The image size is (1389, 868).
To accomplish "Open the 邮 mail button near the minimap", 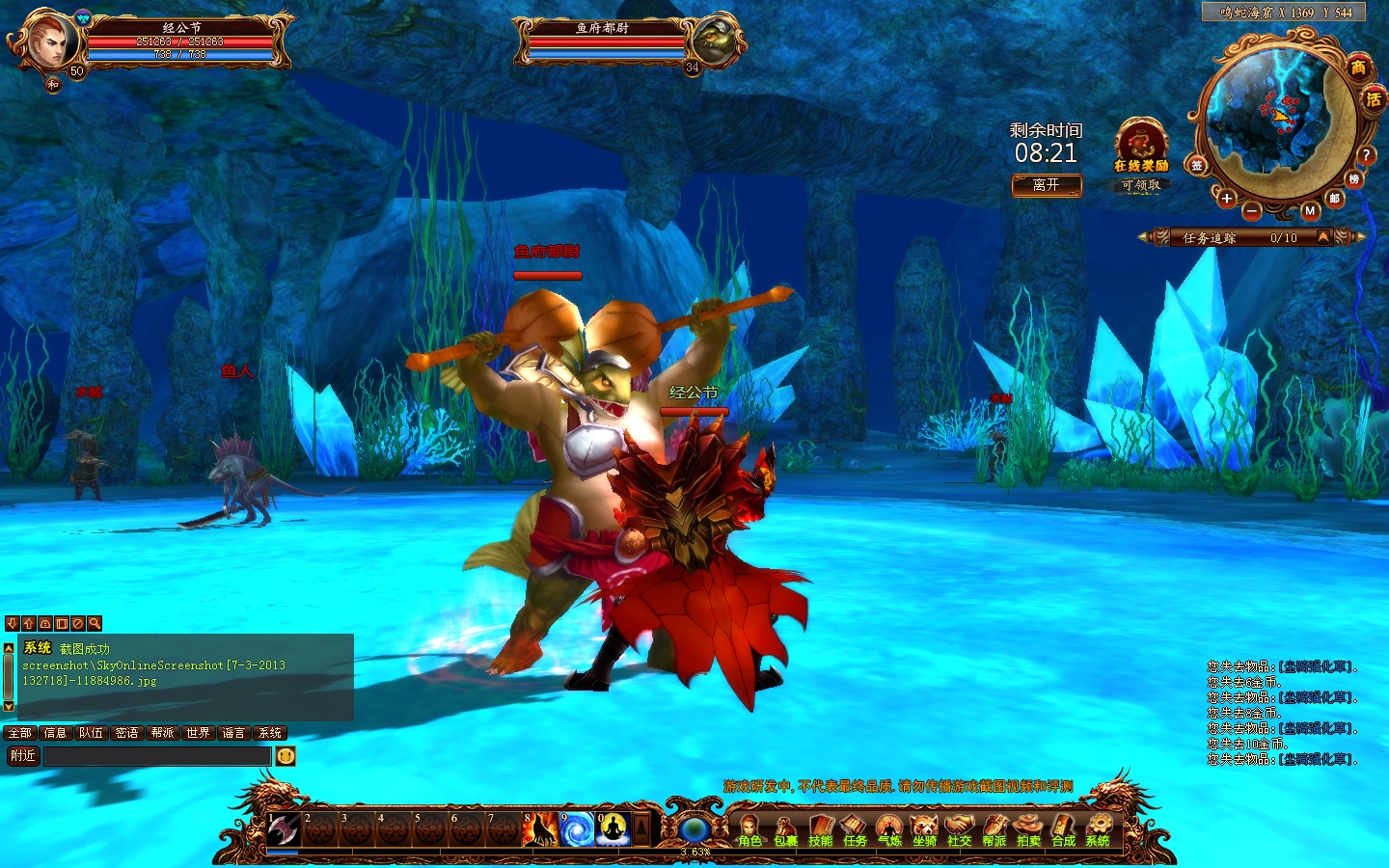I will click(x=1335, y=199).
